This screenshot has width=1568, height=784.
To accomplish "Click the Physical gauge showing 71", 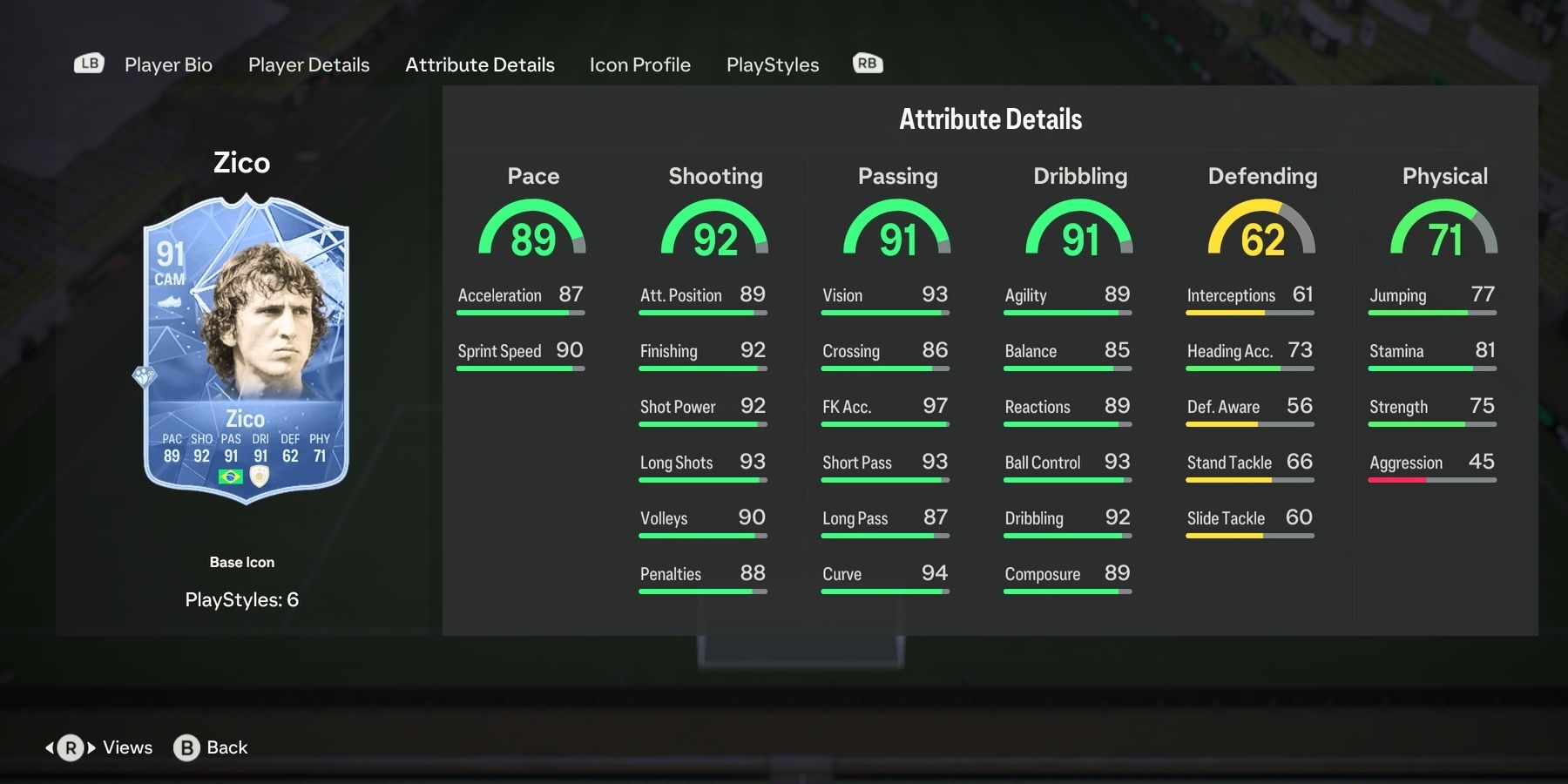I will coord(1444,231).
